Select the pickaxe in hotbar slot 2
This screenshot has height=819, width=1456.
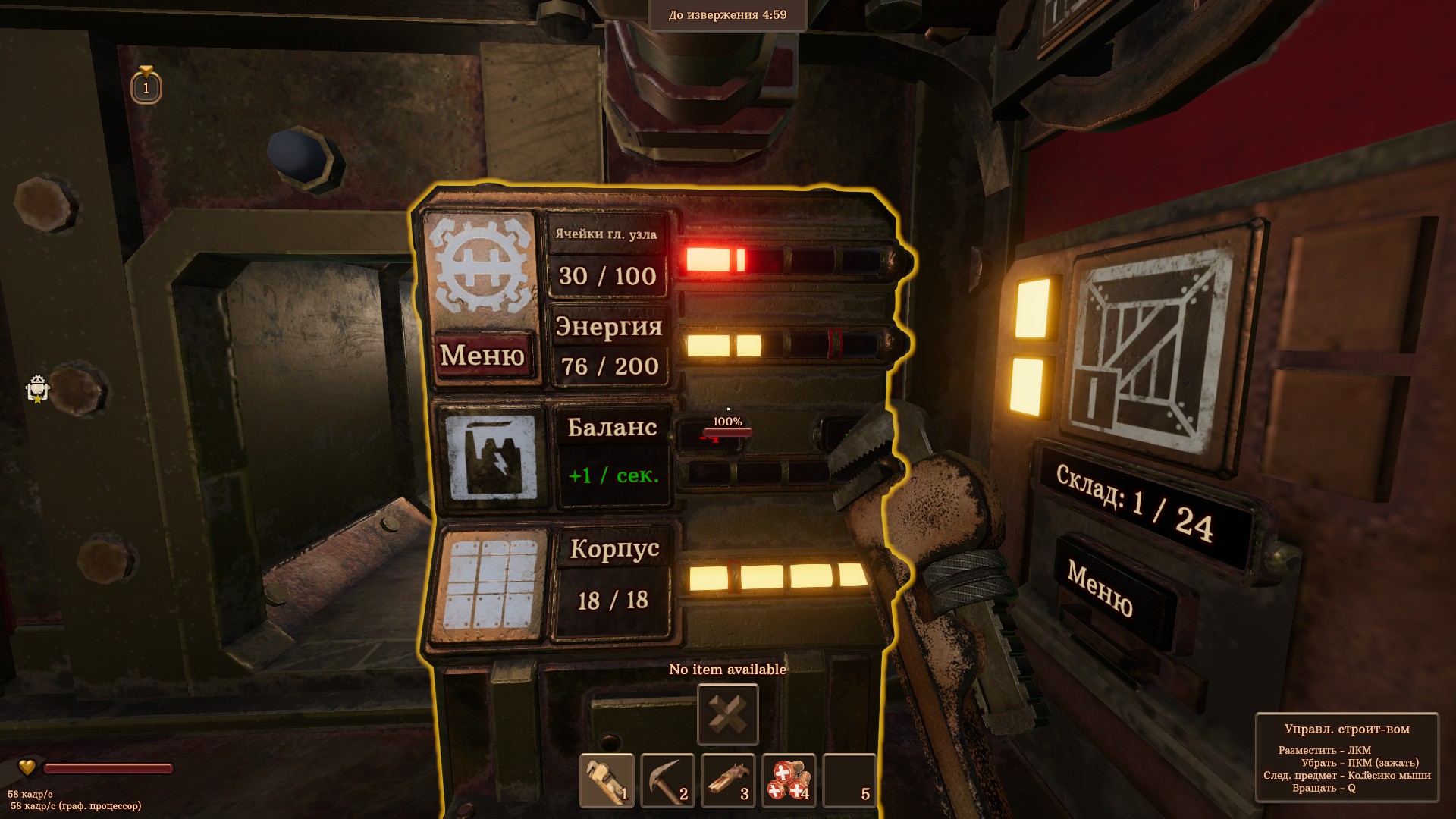[x=667, y=780]
